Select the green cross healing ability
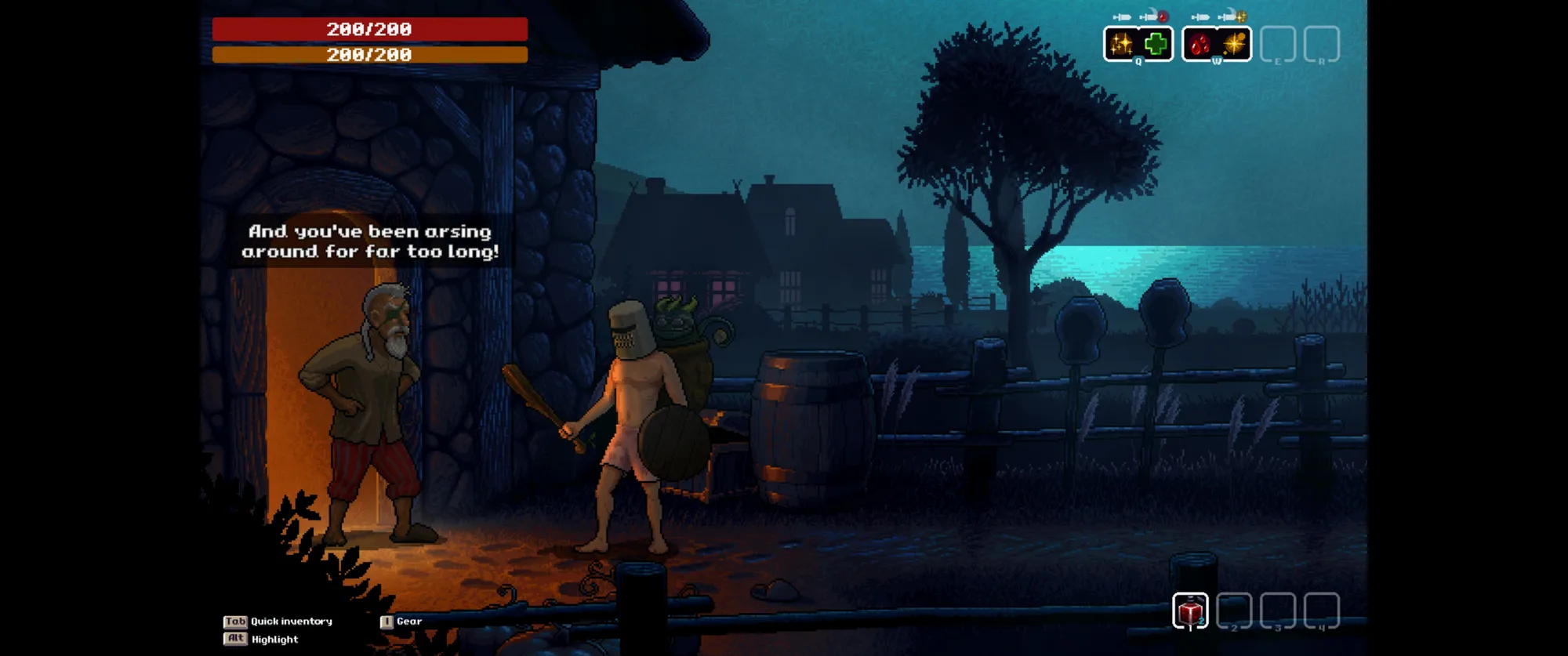Viewport: 1568px width, 656px height. tap(1156, 44)
